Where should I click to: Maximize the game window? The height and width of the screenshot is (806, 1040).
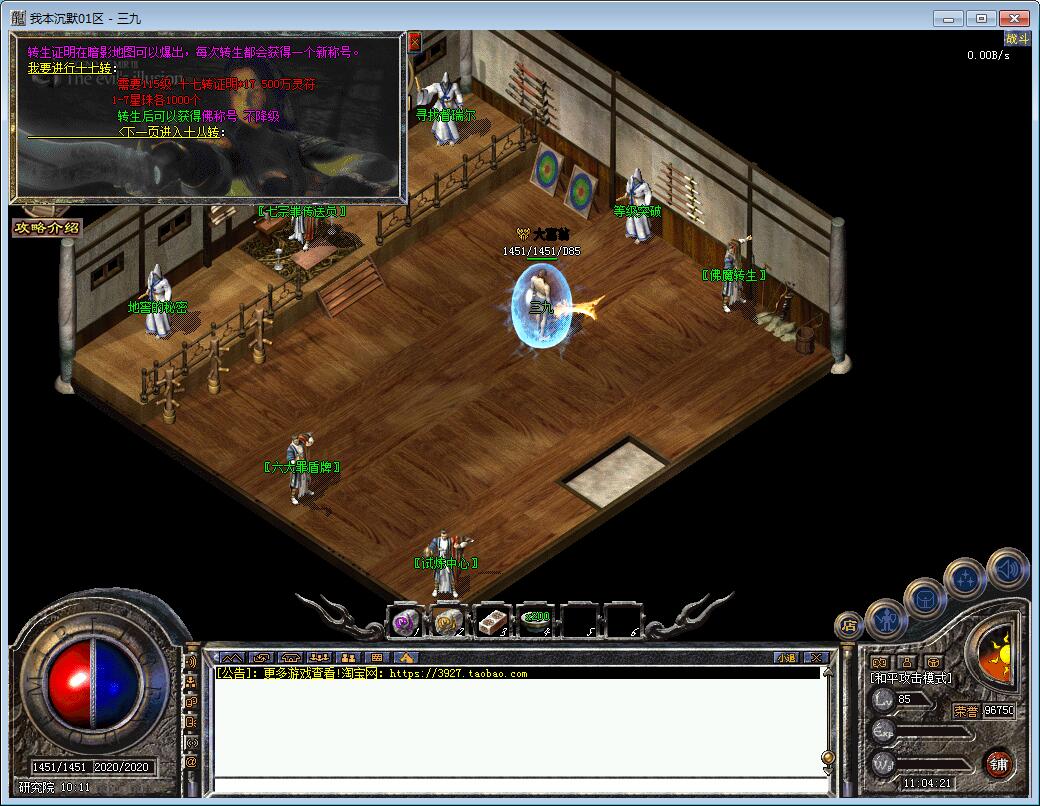tap(981, 18)
